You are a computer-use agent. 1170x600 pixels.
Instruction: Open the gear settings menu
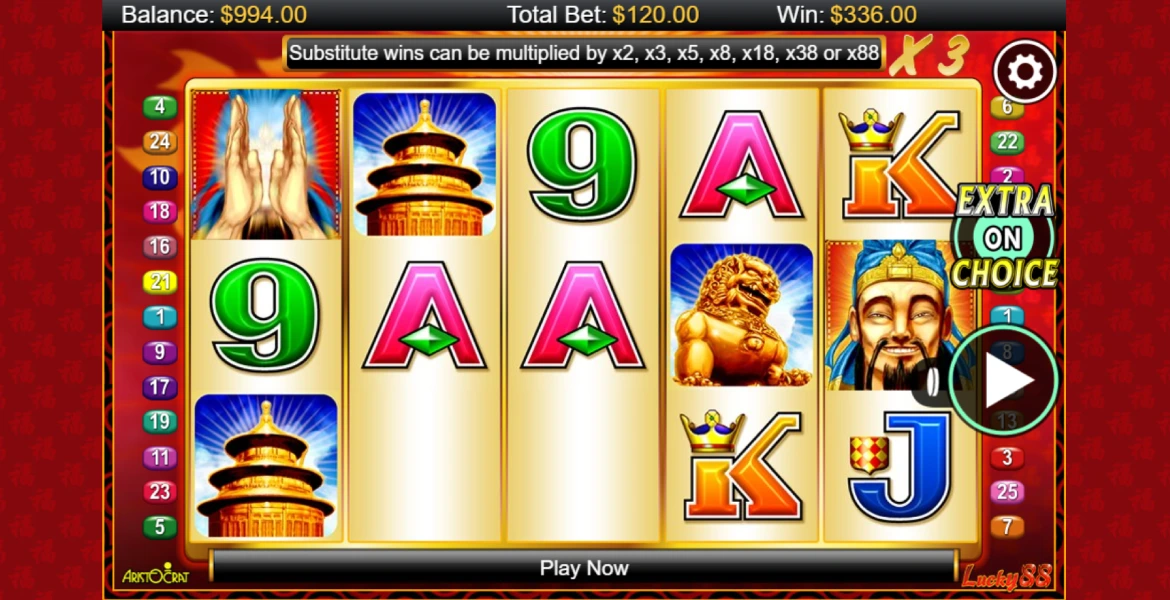[x=1025, y=71]
